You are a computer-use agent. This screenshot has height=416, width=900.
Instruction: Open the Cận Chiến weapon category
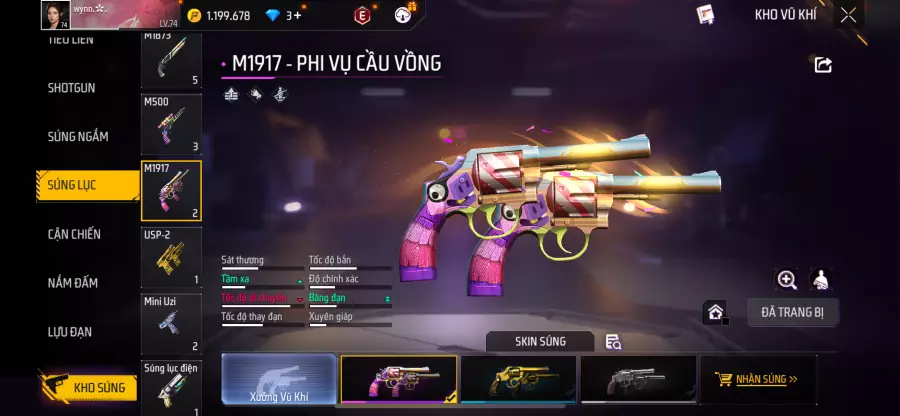tap(74, 234)
